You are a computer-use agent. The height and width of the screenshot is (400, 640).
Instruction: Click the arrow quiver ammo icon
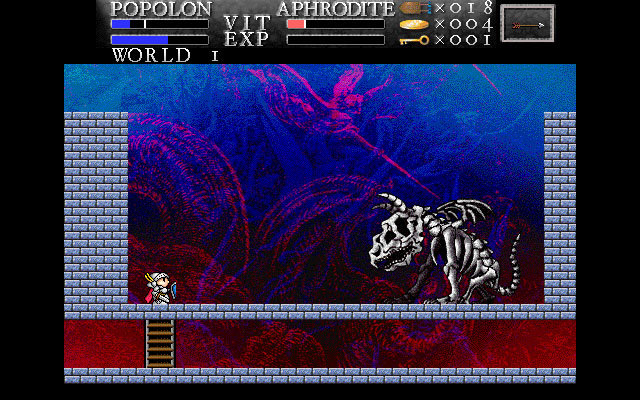413,8
